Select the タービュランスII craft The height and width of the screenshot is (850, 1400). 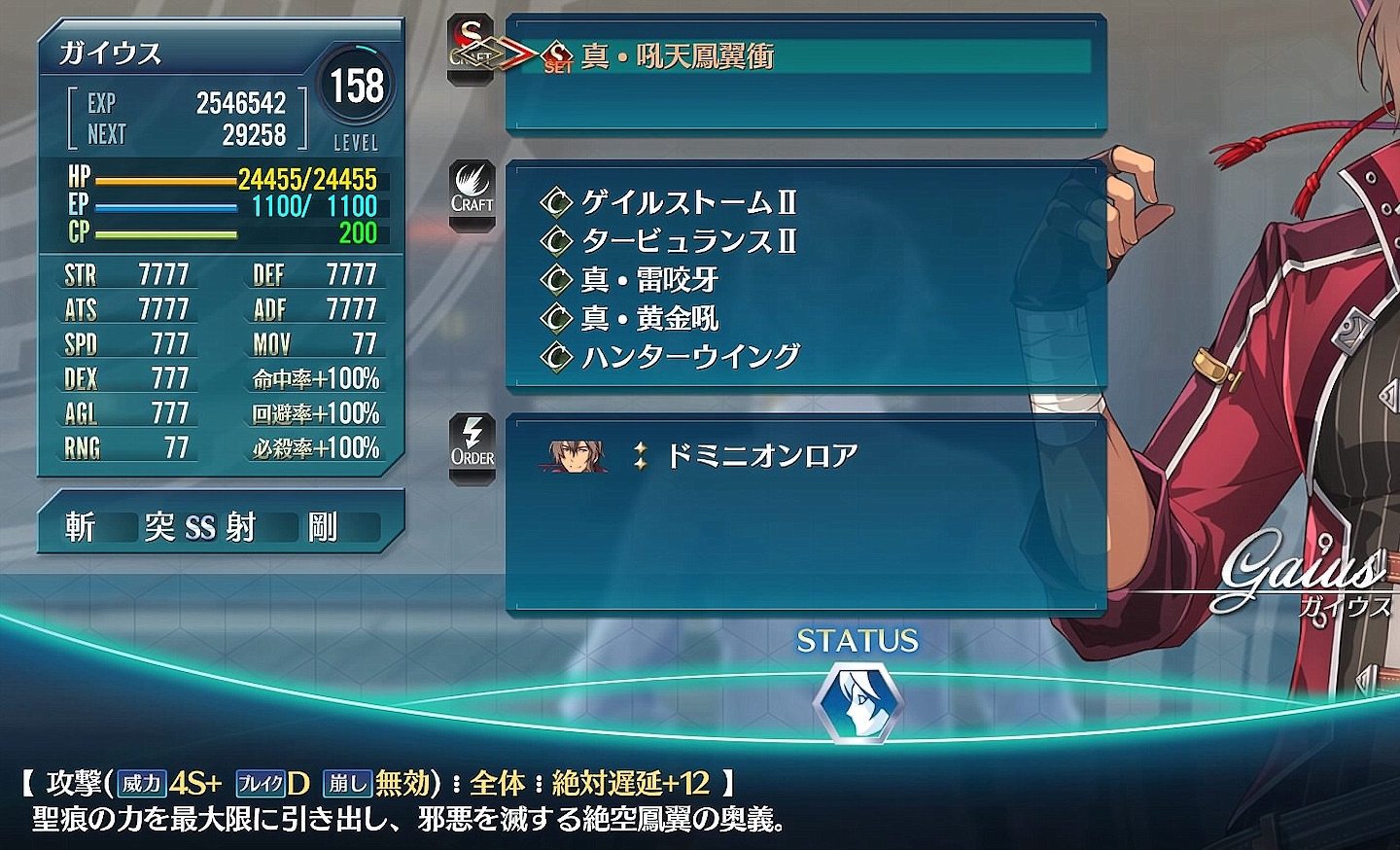tap(688, 240)
